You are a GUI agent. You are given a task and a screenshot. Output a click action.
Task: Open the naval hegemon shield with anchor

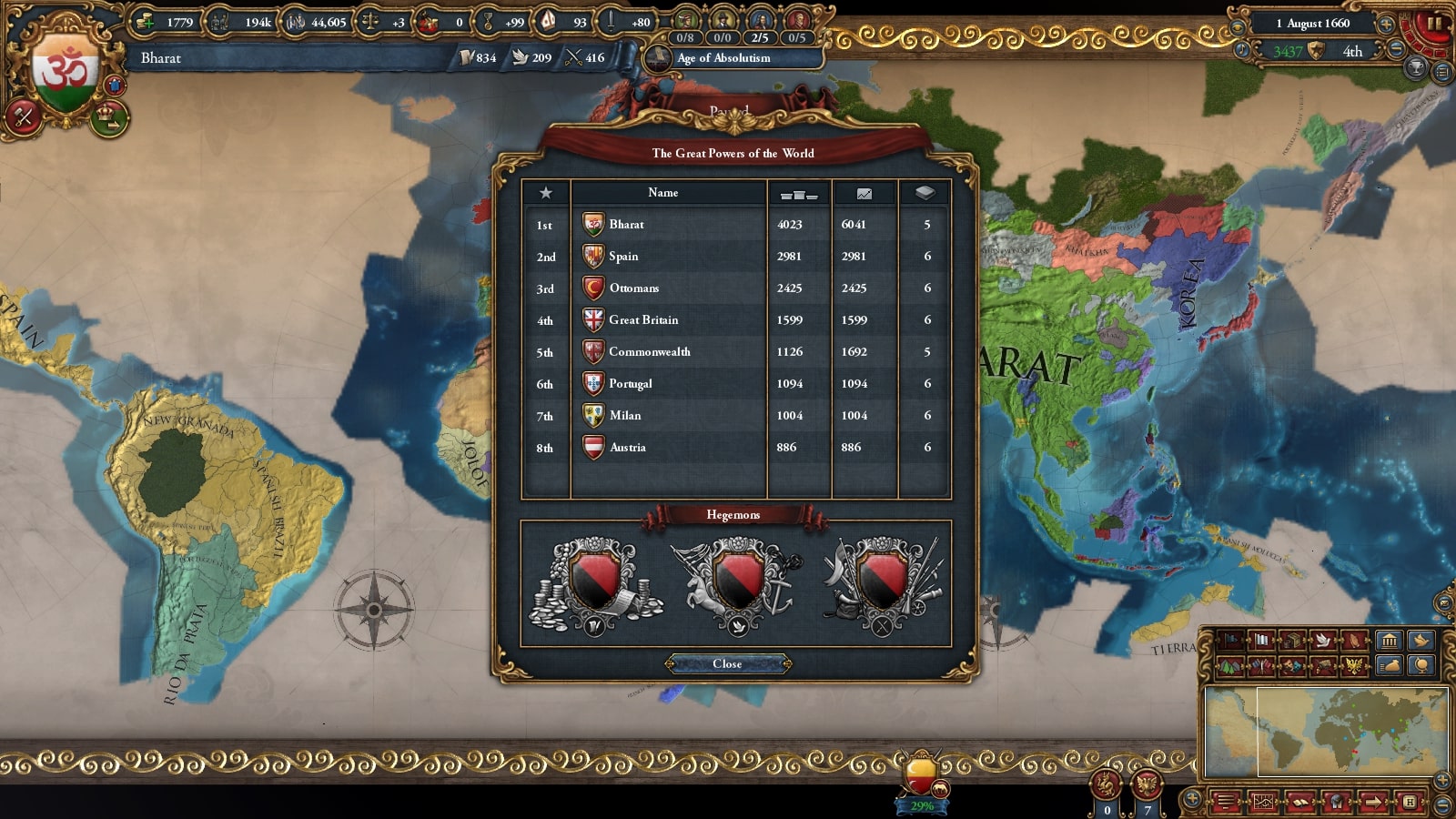(x=737, y=583)
